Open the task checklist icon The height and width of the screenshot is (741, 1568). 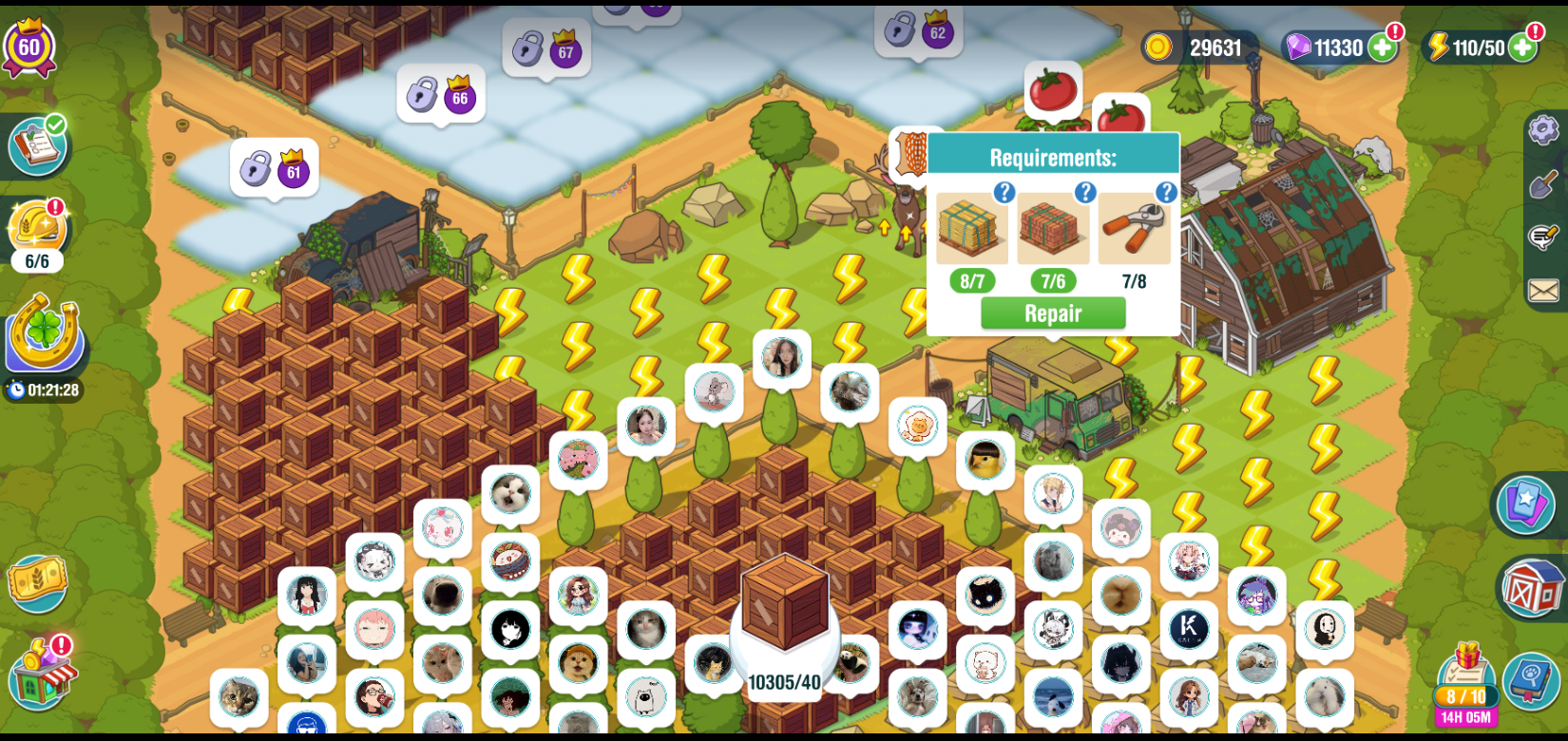[x=38, y=145]
